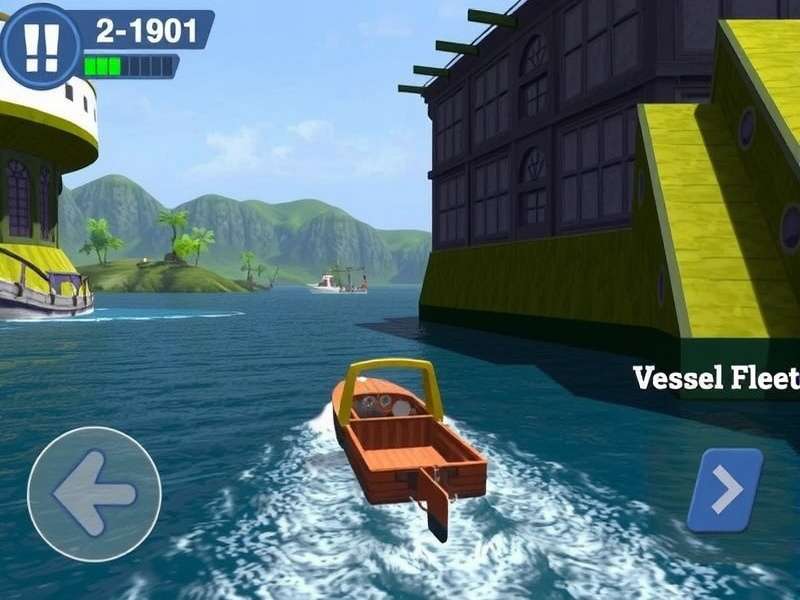Tap the round left arrow steering button

[94, 493]
